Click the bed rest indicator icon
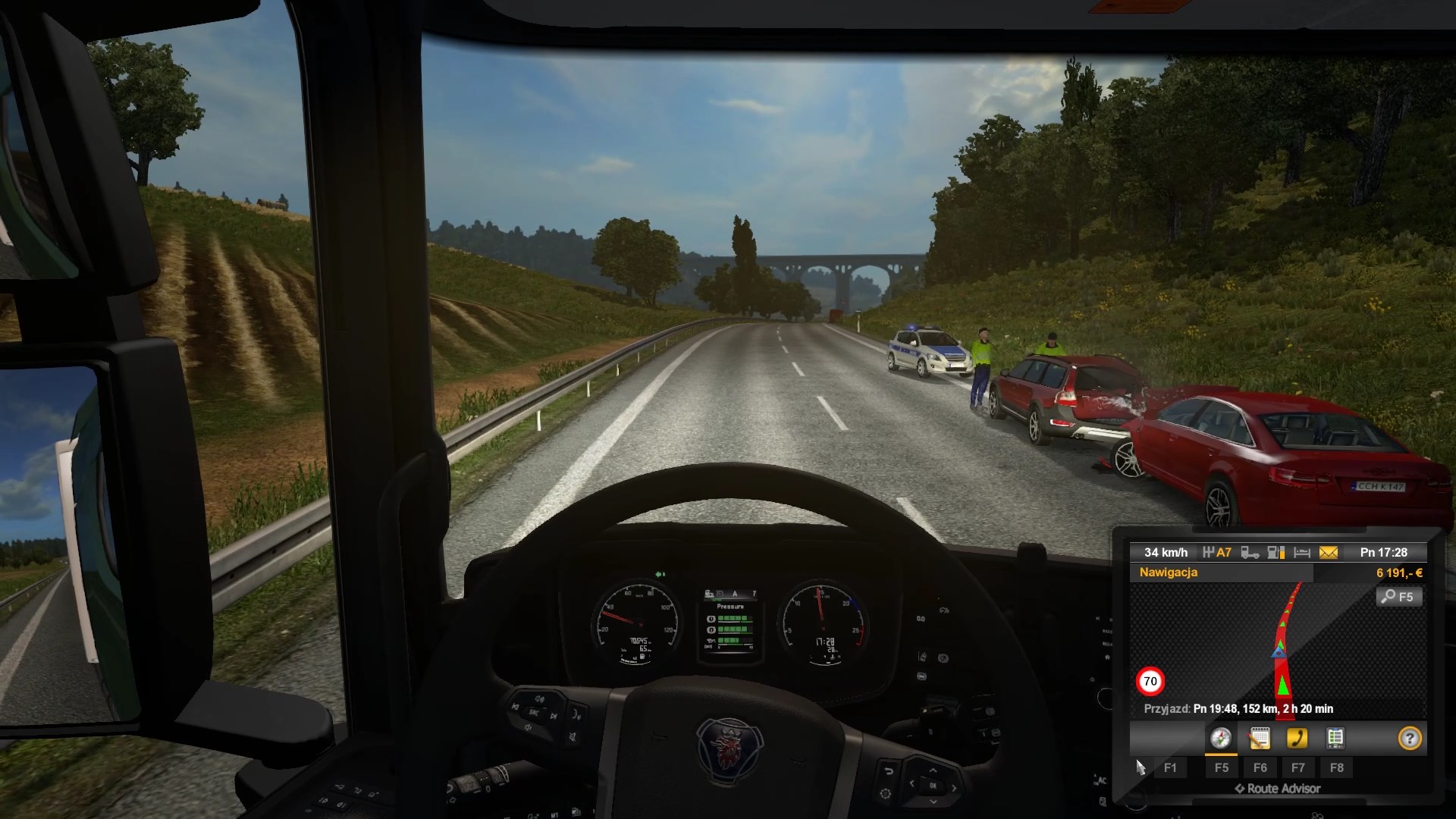 [x=1302, y=553]
